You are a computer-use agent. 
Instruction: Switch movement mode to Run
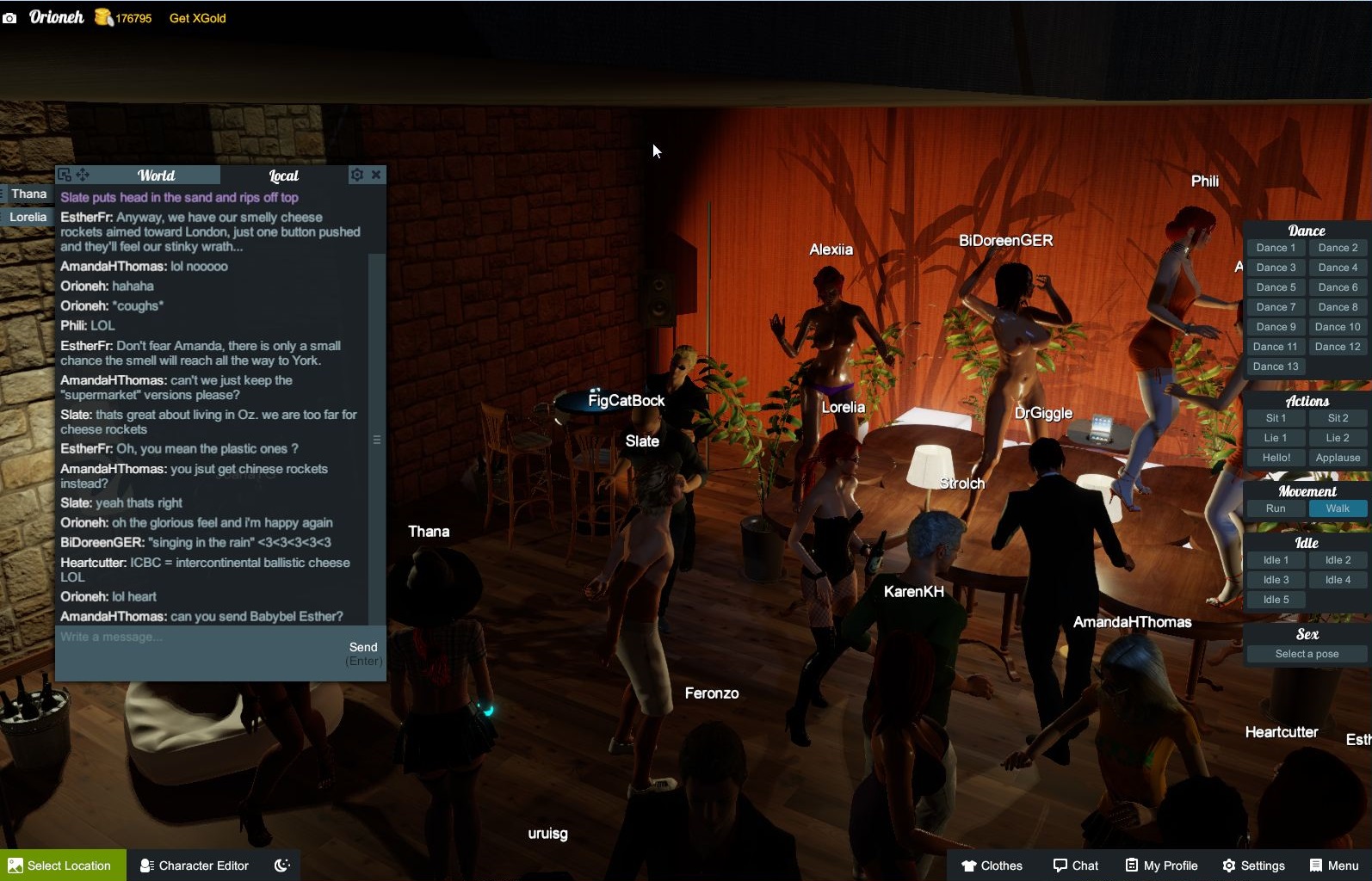1275,508
